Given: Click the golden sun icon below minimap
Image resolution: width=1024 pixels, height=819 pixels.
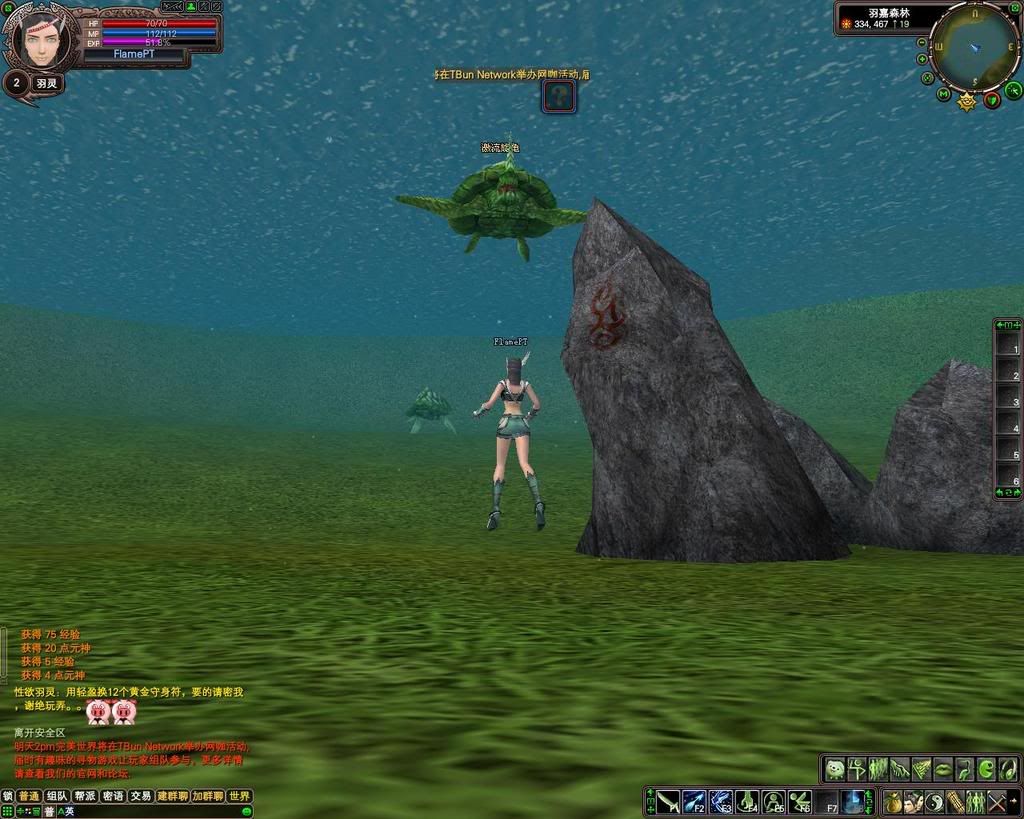Looking at the screenshot, I should (x=967, y=101).
